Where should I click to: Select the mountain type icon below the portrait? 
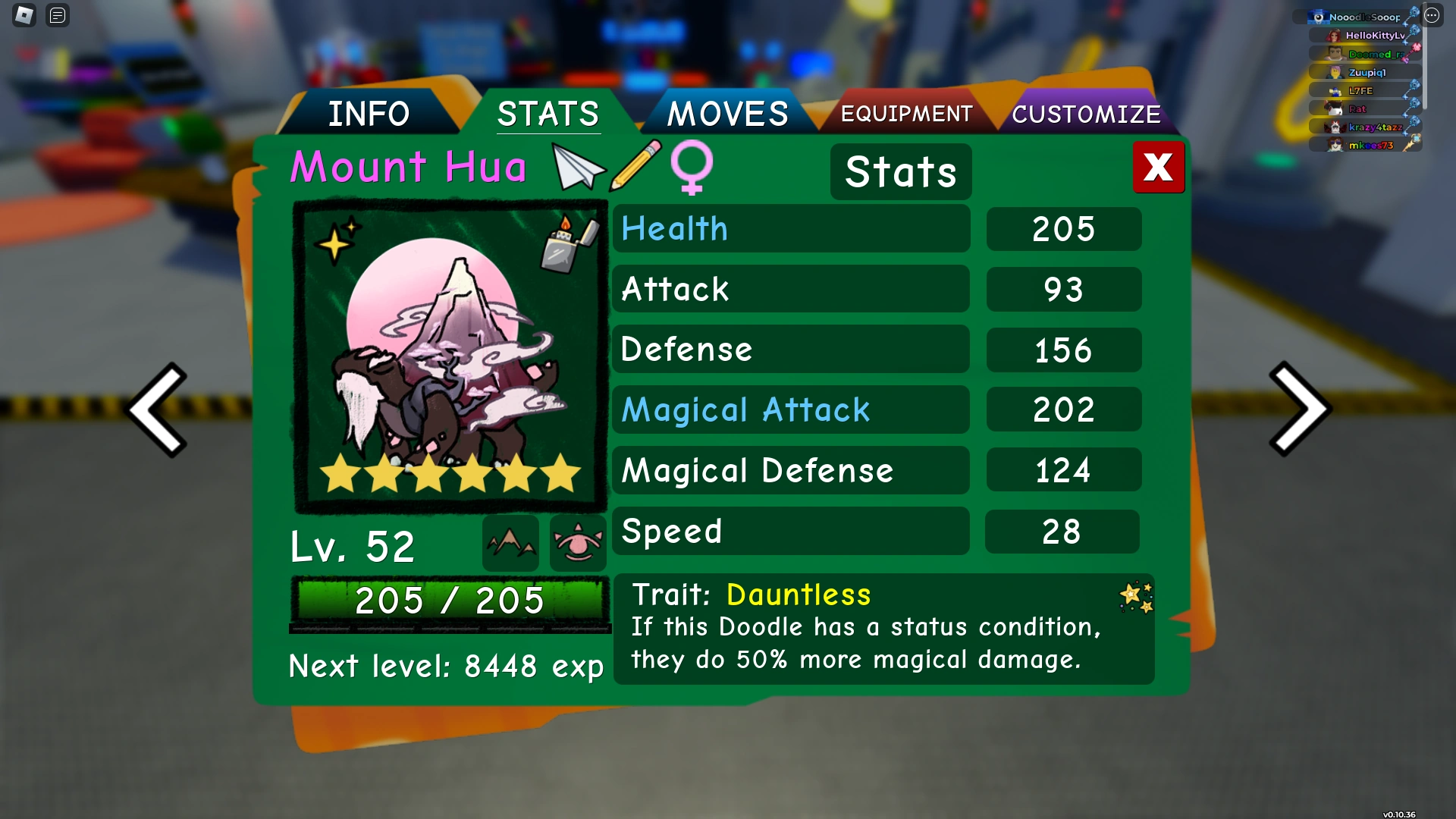[x=510, y=541]
